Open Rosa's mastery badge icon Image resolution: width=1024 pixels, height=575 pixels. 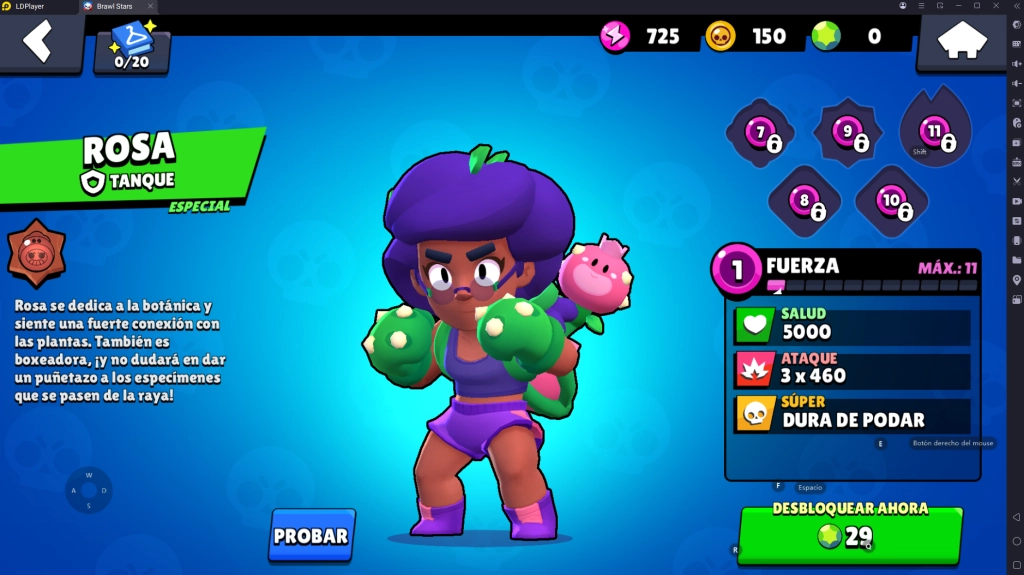[36, 252]
